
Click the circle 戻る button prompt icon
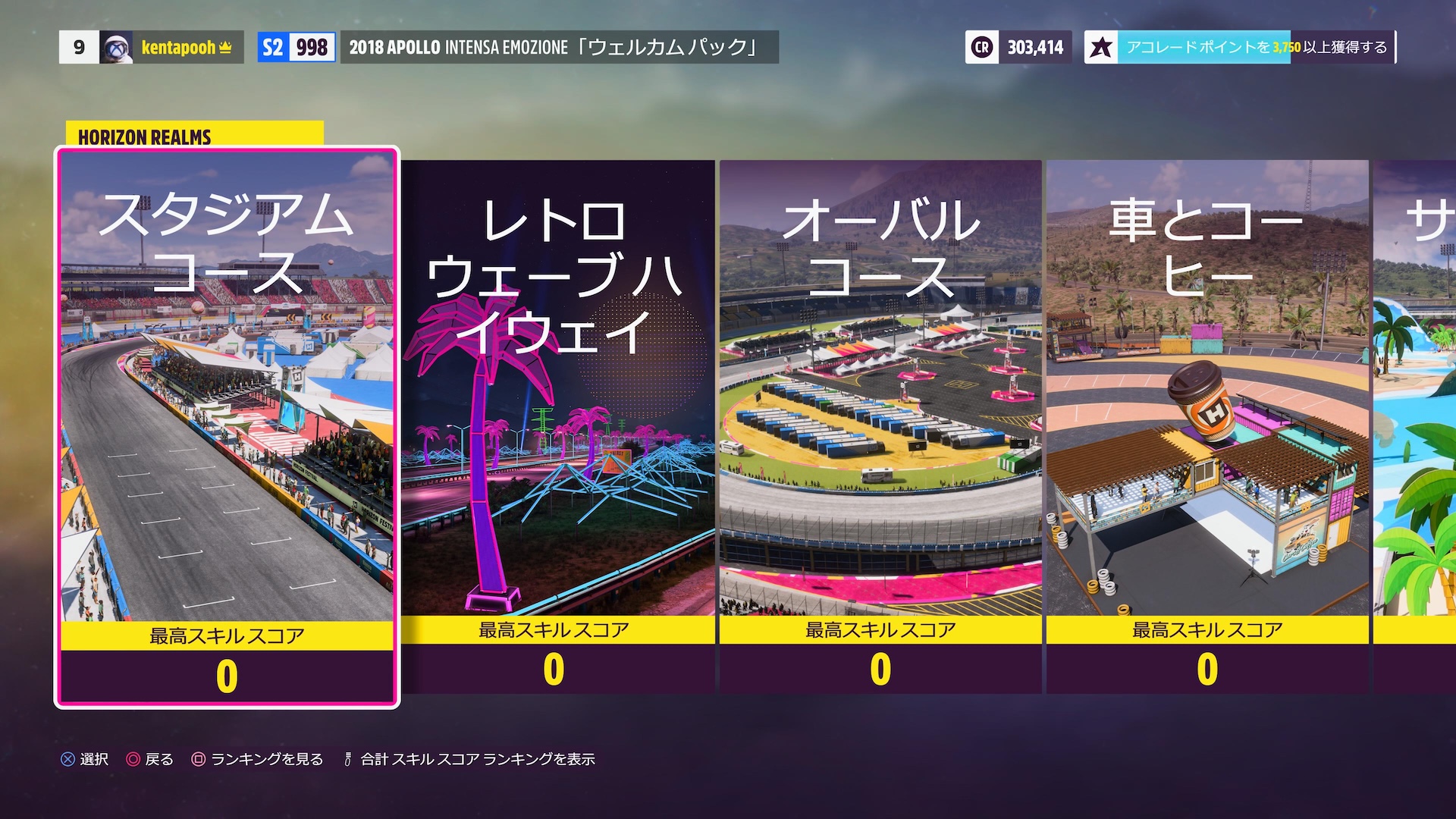click(x=133, y=758)
